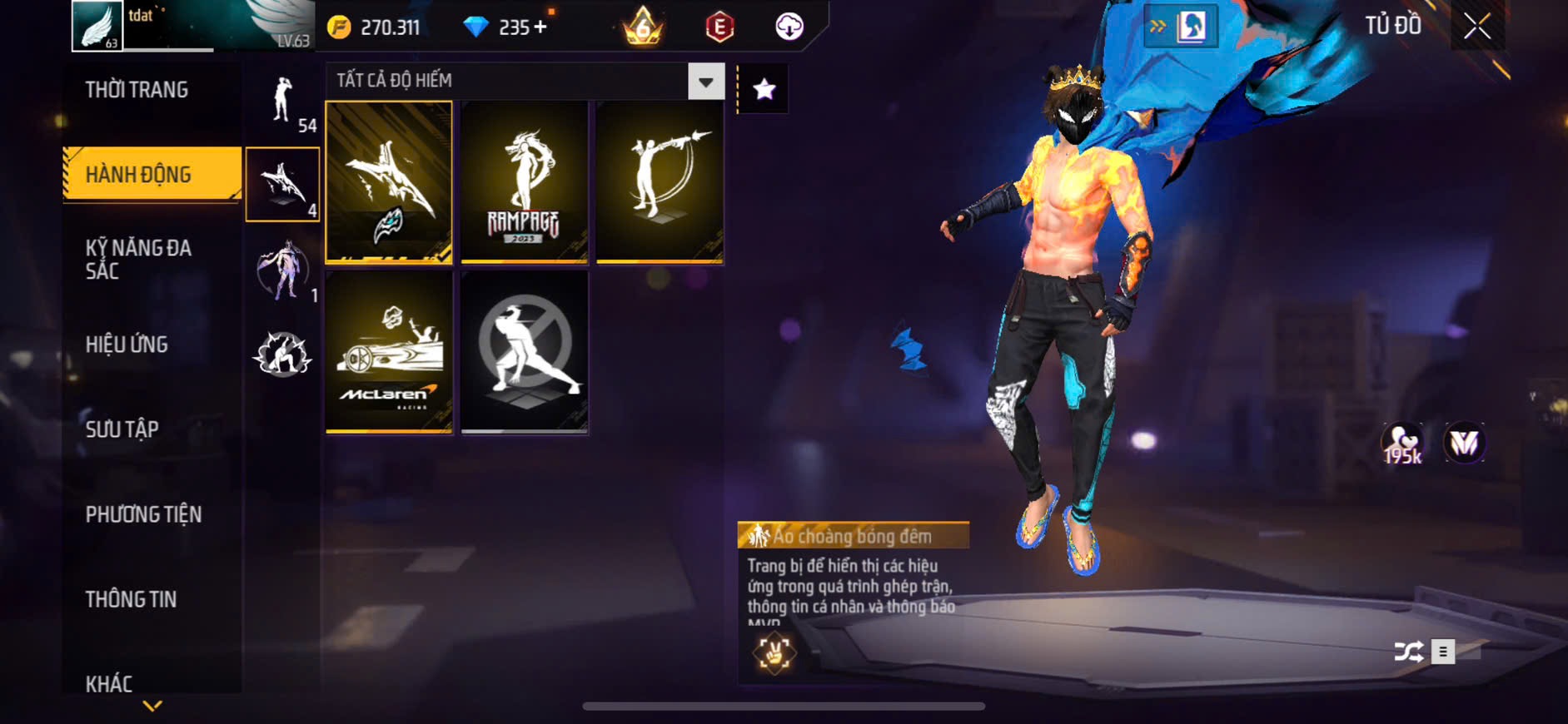Switch to Kỹ Năng Đa Sắc
Viewport: 1568px width, 724px height.
(139, 259)
